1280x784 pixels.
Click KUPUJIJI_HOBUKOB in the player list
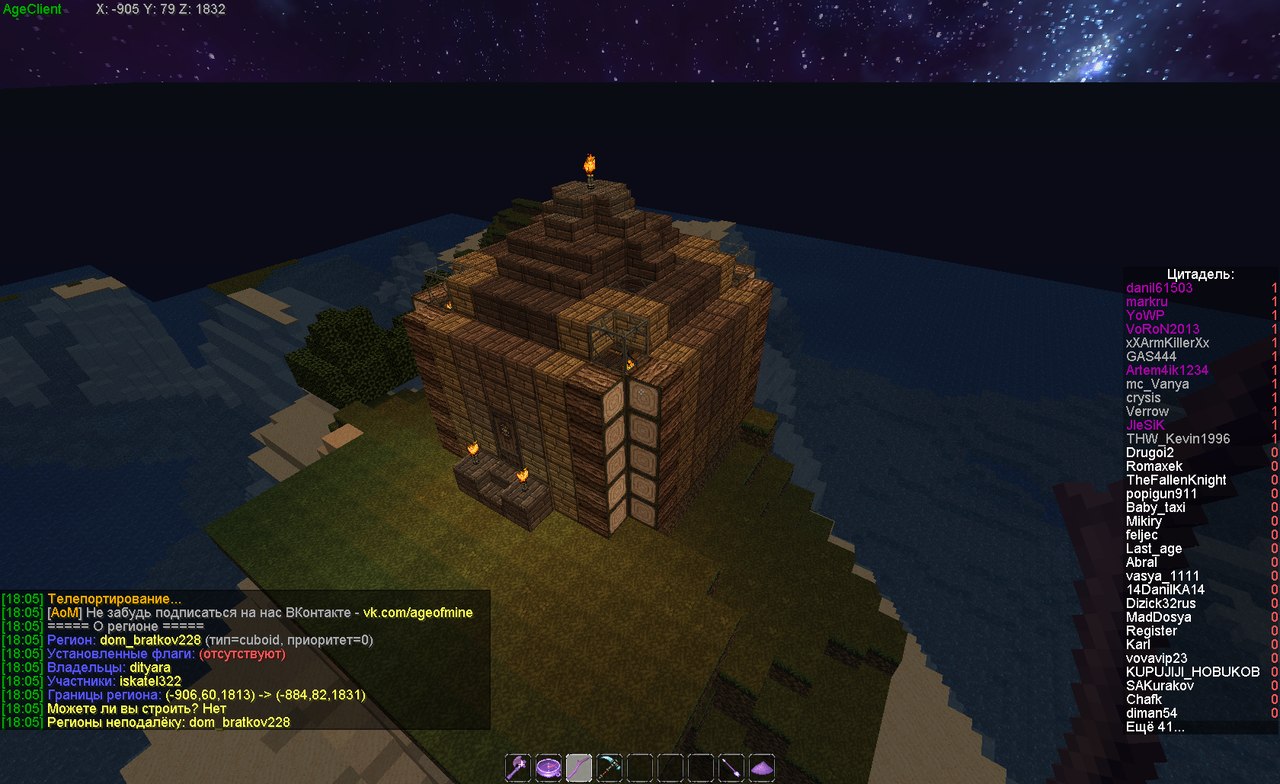pyautogui.click(x=1192, y=672)
